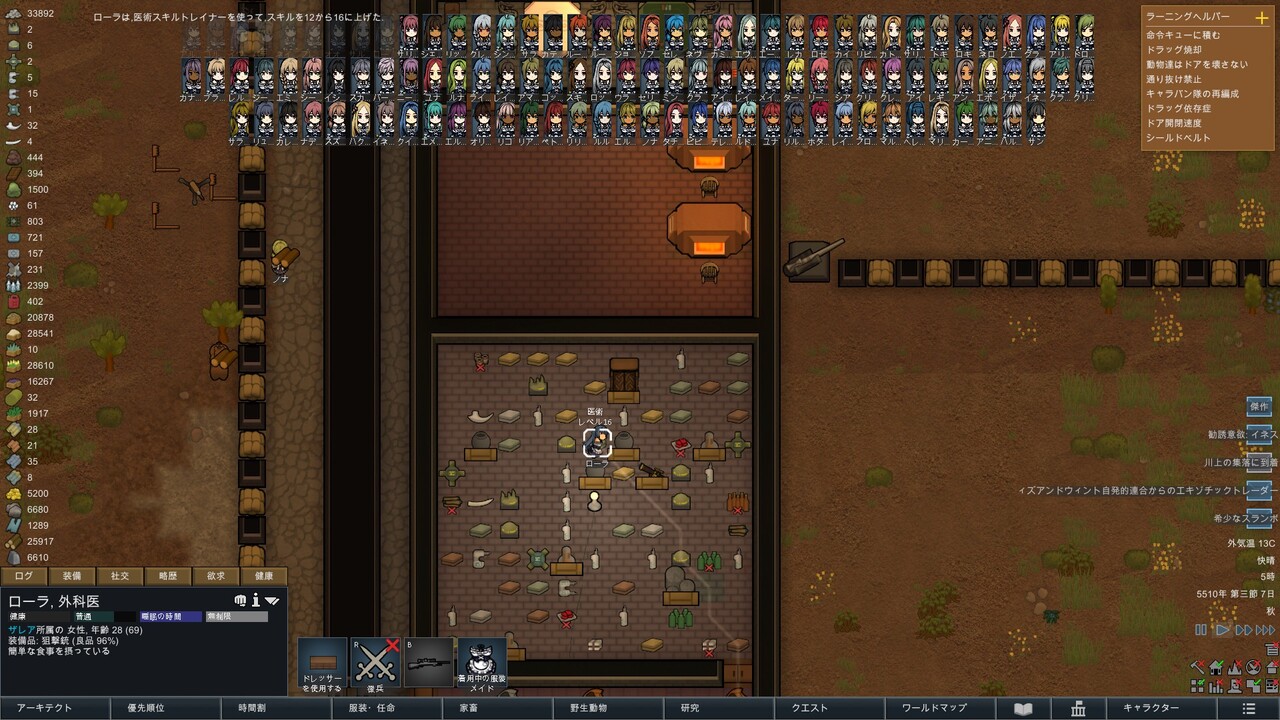Click the mountain overlay icon marked red X
The height and width of the screenshot is (720, 1280).
(1234, 667)
